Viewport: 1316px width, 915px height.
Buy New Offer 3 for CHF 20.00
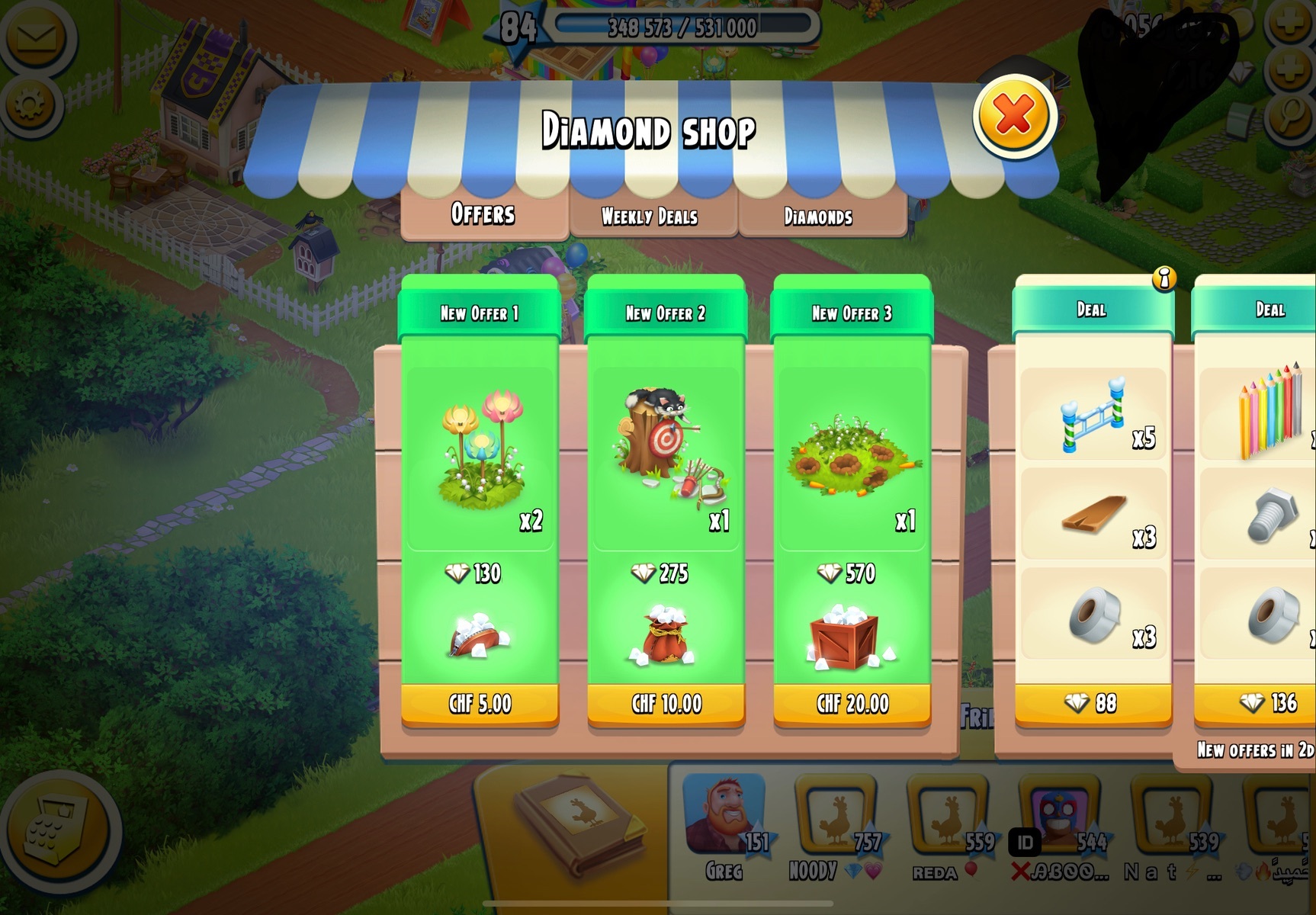852,703
